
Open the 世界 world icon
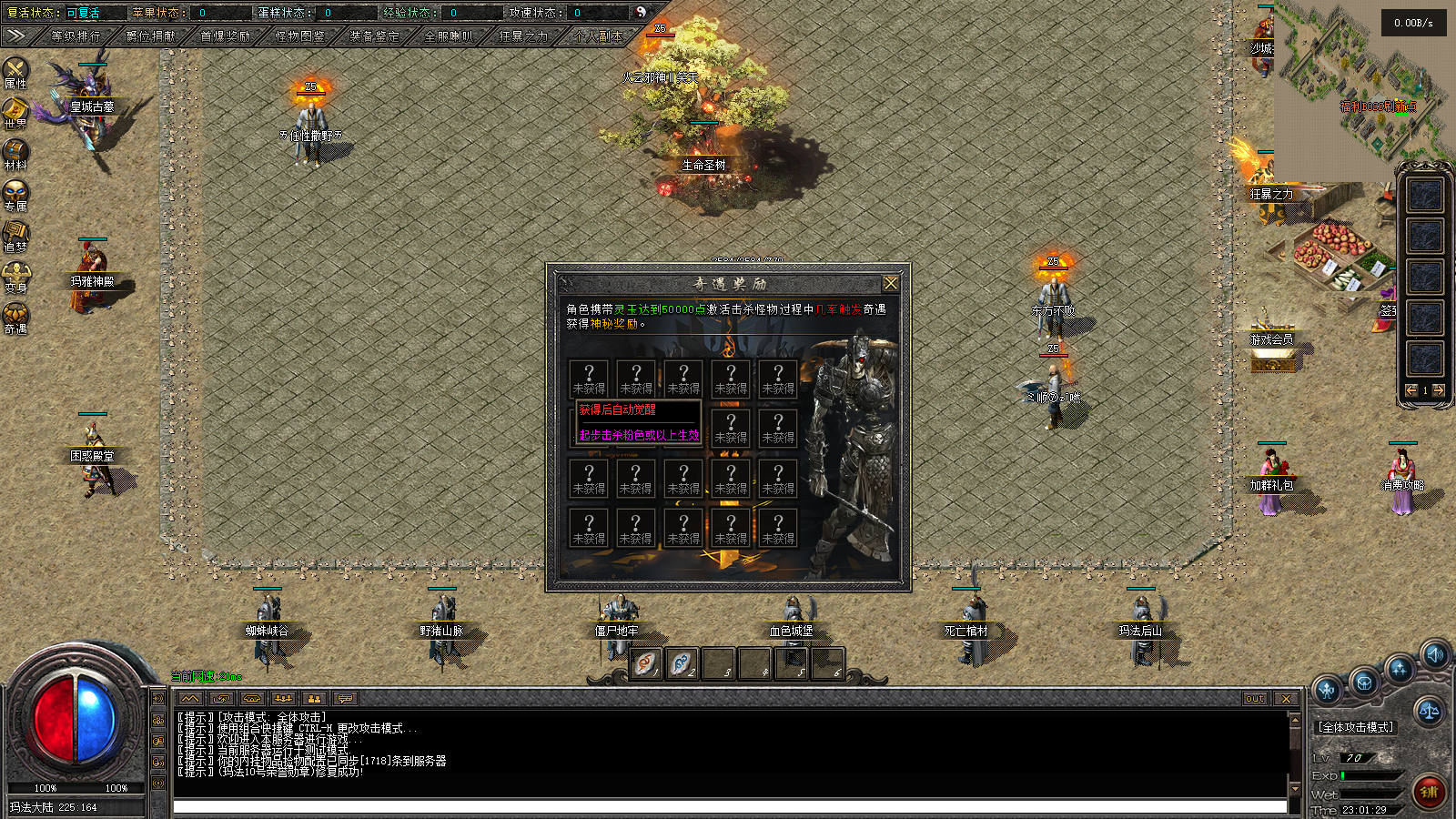15,113
